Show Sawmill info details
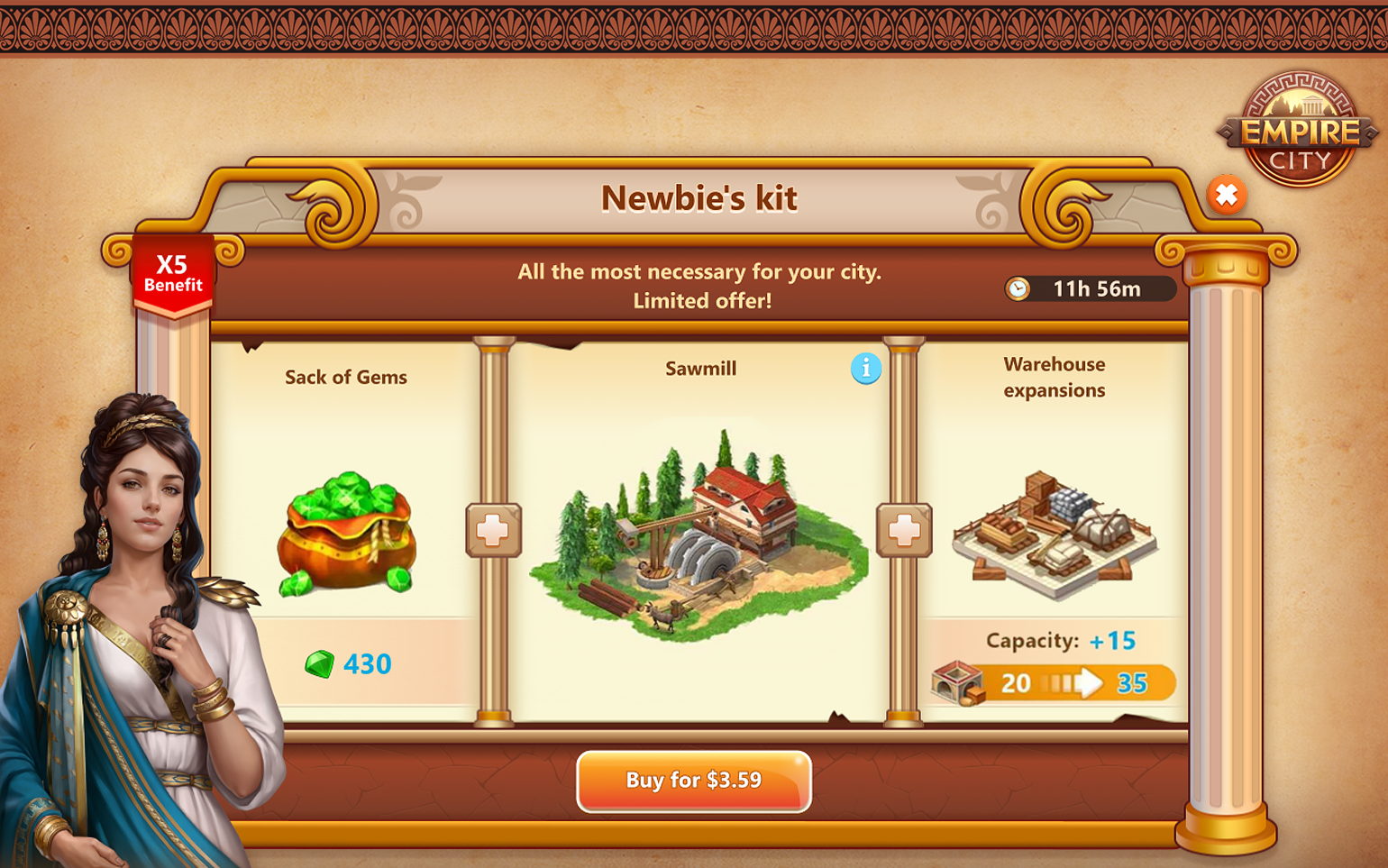The width and height of the screenshot is (1388, 868). (x=865, y=369)
